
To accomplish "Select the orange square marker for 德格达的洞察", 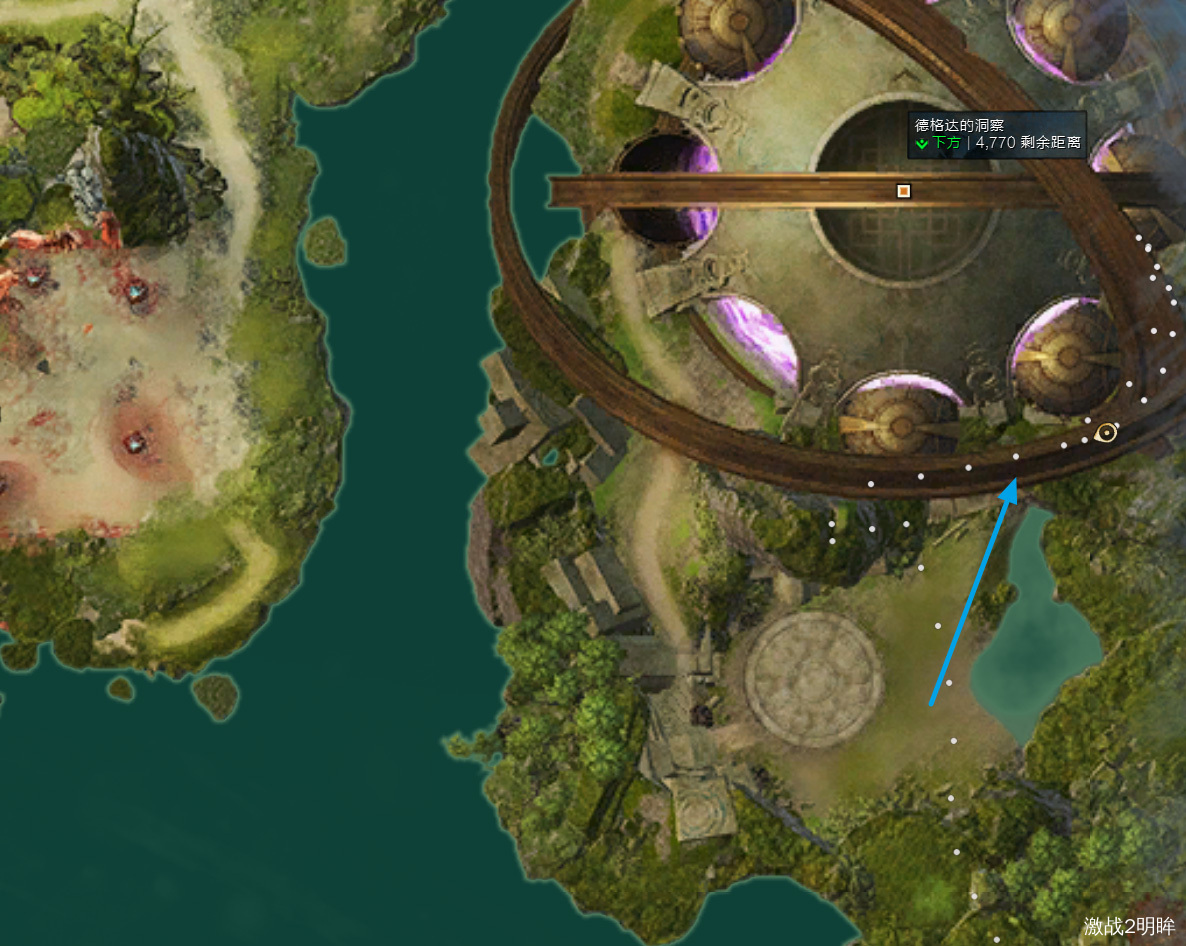I will tap(904, 190).
